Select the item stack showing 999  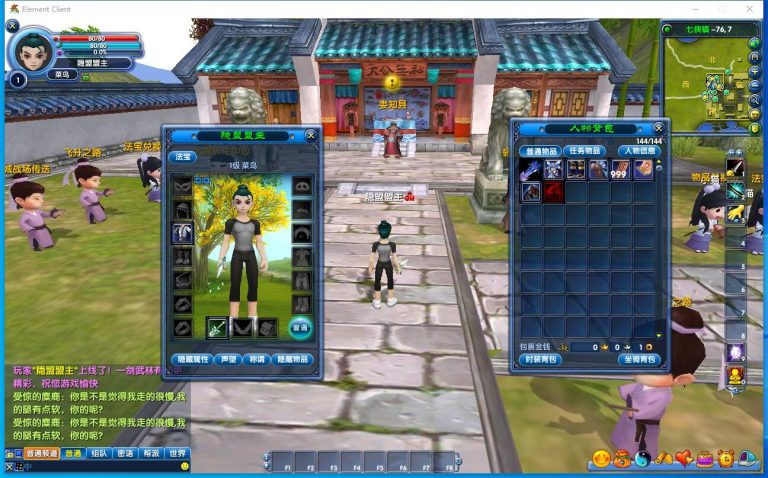(619, 169)
